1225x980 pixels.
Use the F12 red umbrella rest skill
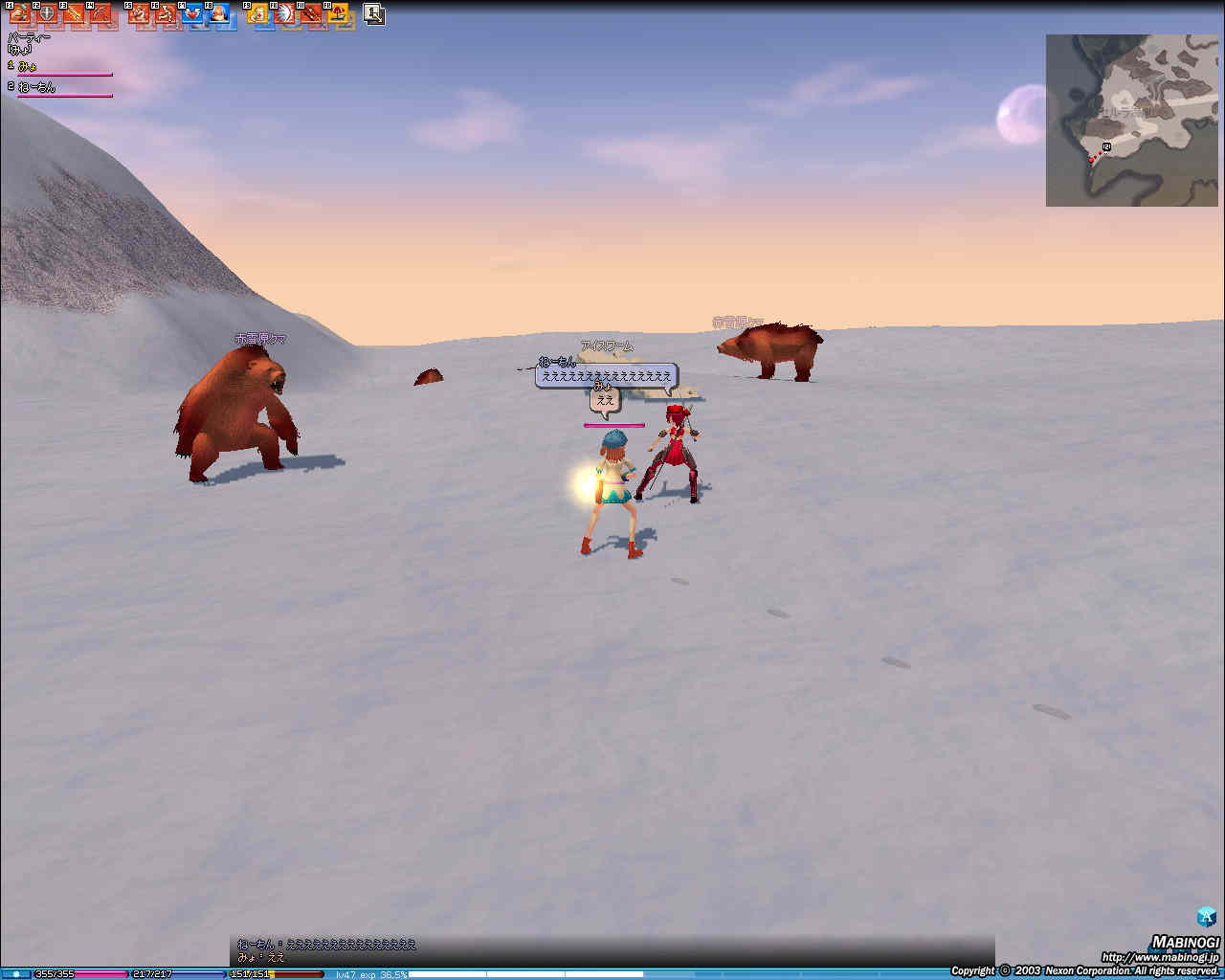pyautogui.click(x=338, y=14)
